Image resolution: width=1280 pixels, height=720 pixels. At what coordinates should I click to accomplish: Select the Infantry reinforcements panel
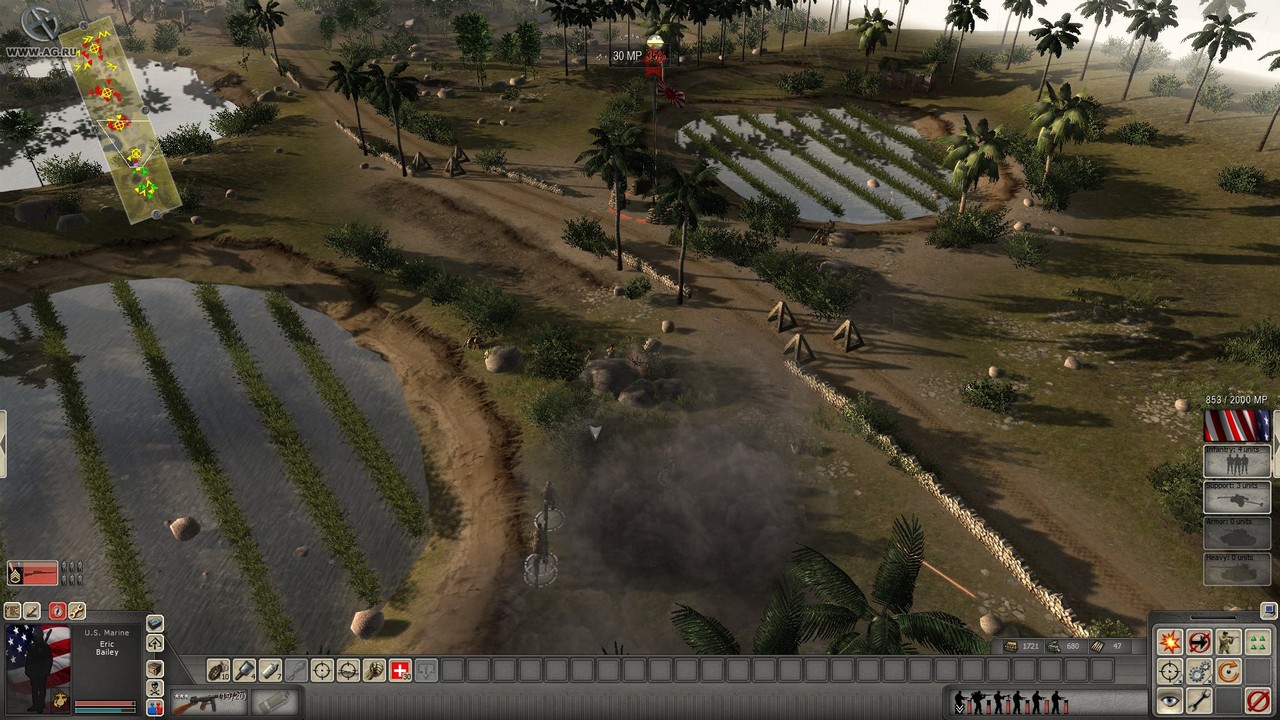click(1237, 461)
